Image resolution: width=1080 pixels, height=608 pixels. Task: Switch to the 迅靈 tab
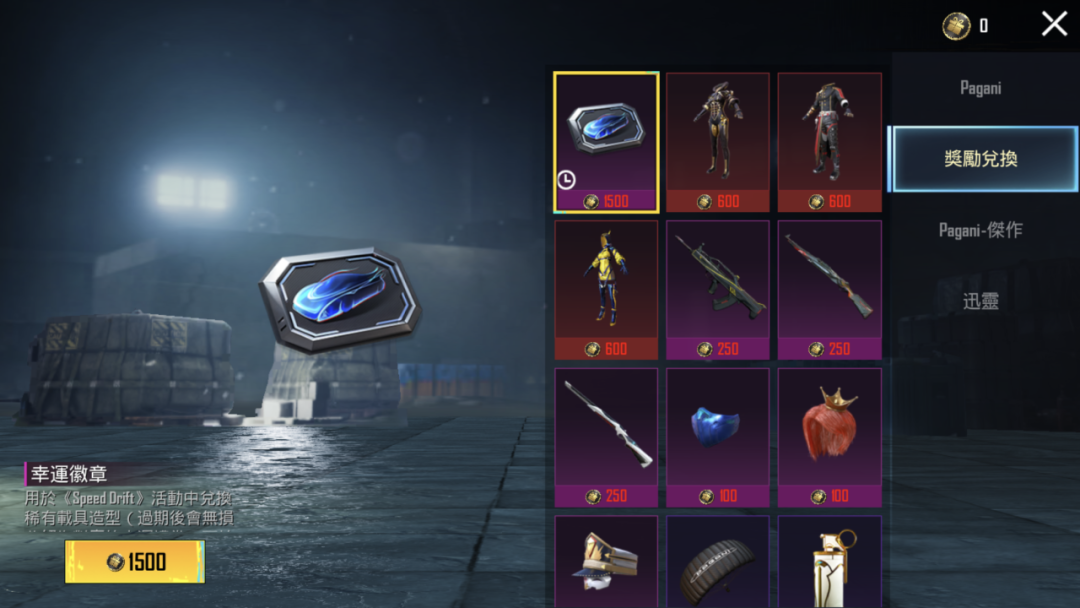[980, 300]
